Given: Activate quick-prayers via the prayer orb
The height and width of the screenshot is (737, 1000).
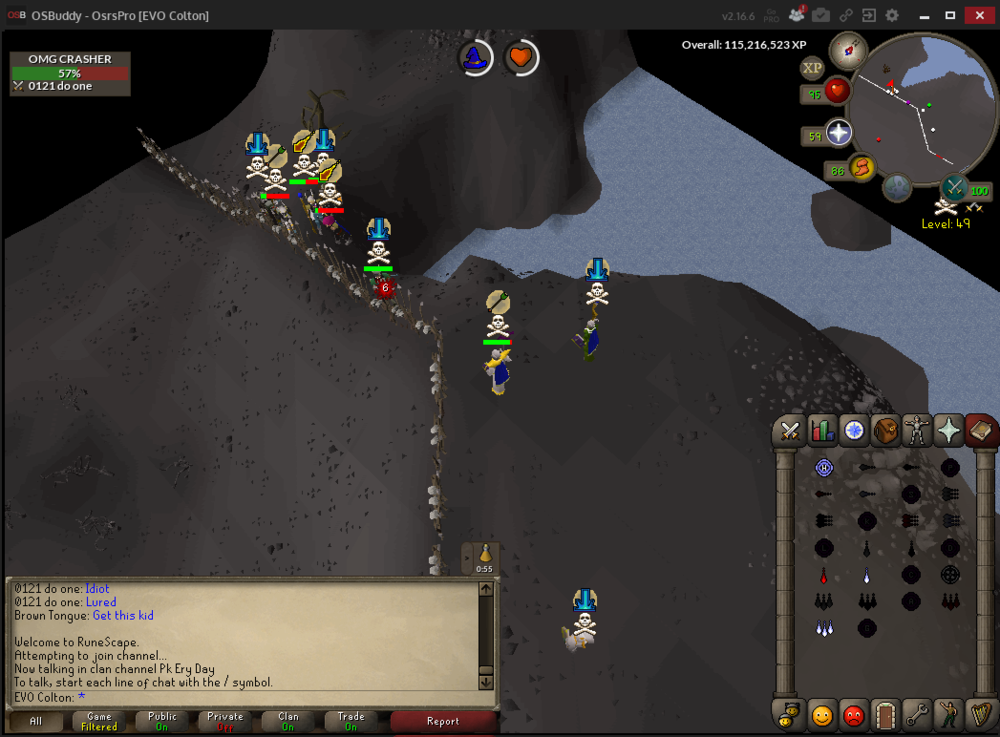Looking at the screenshot, I should point(838,133).
